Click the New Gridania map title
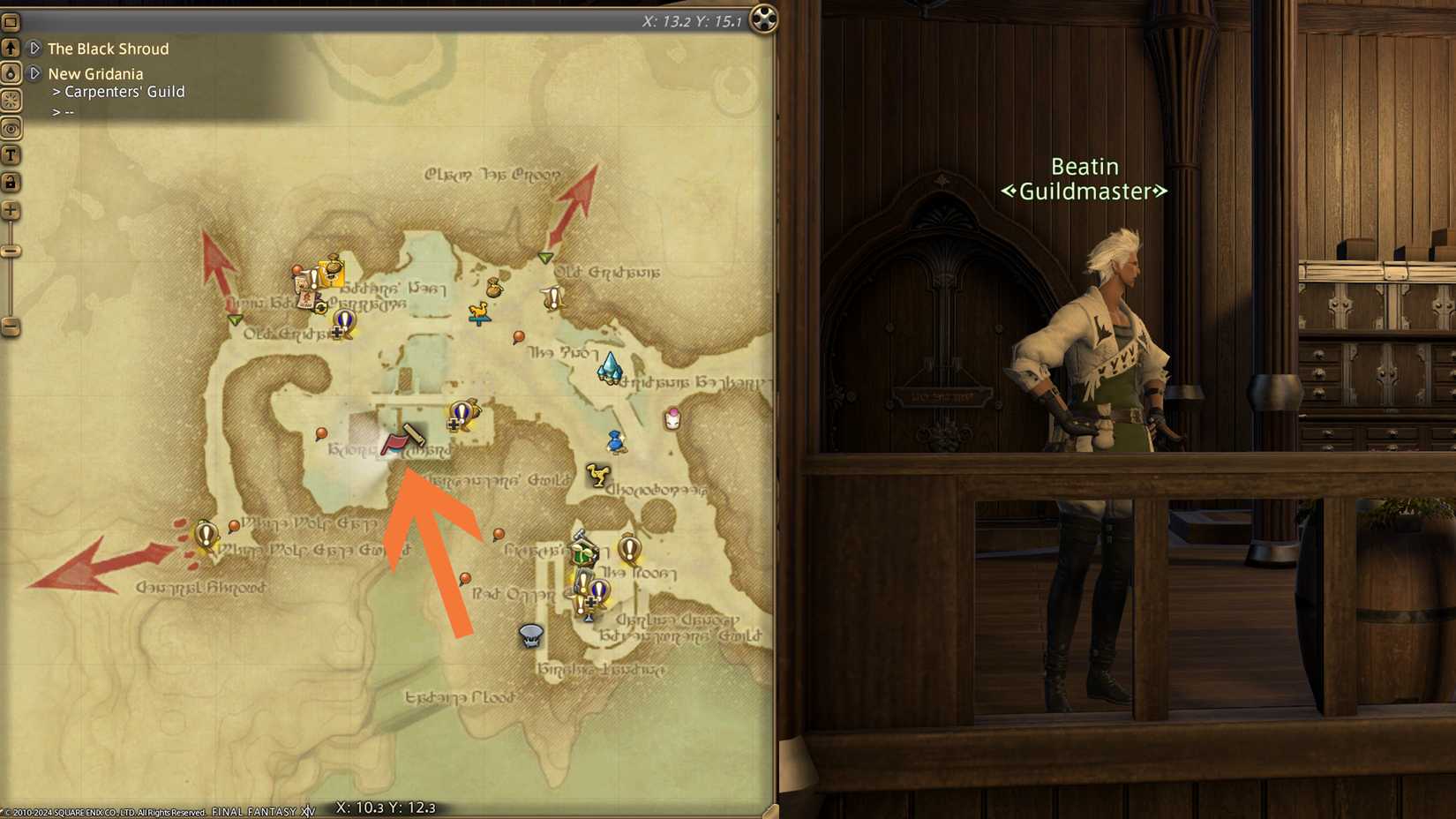Viewport: 1456px width, 819px height. pyautogui.click(x=98, y=74)
